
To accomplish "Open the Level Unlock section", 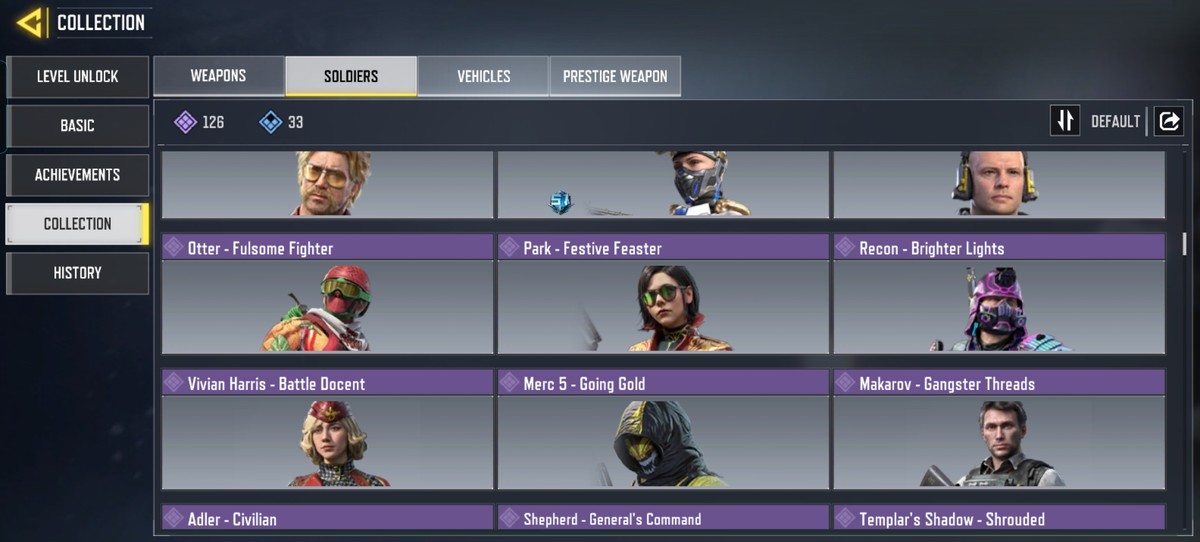I will [77, 77].
